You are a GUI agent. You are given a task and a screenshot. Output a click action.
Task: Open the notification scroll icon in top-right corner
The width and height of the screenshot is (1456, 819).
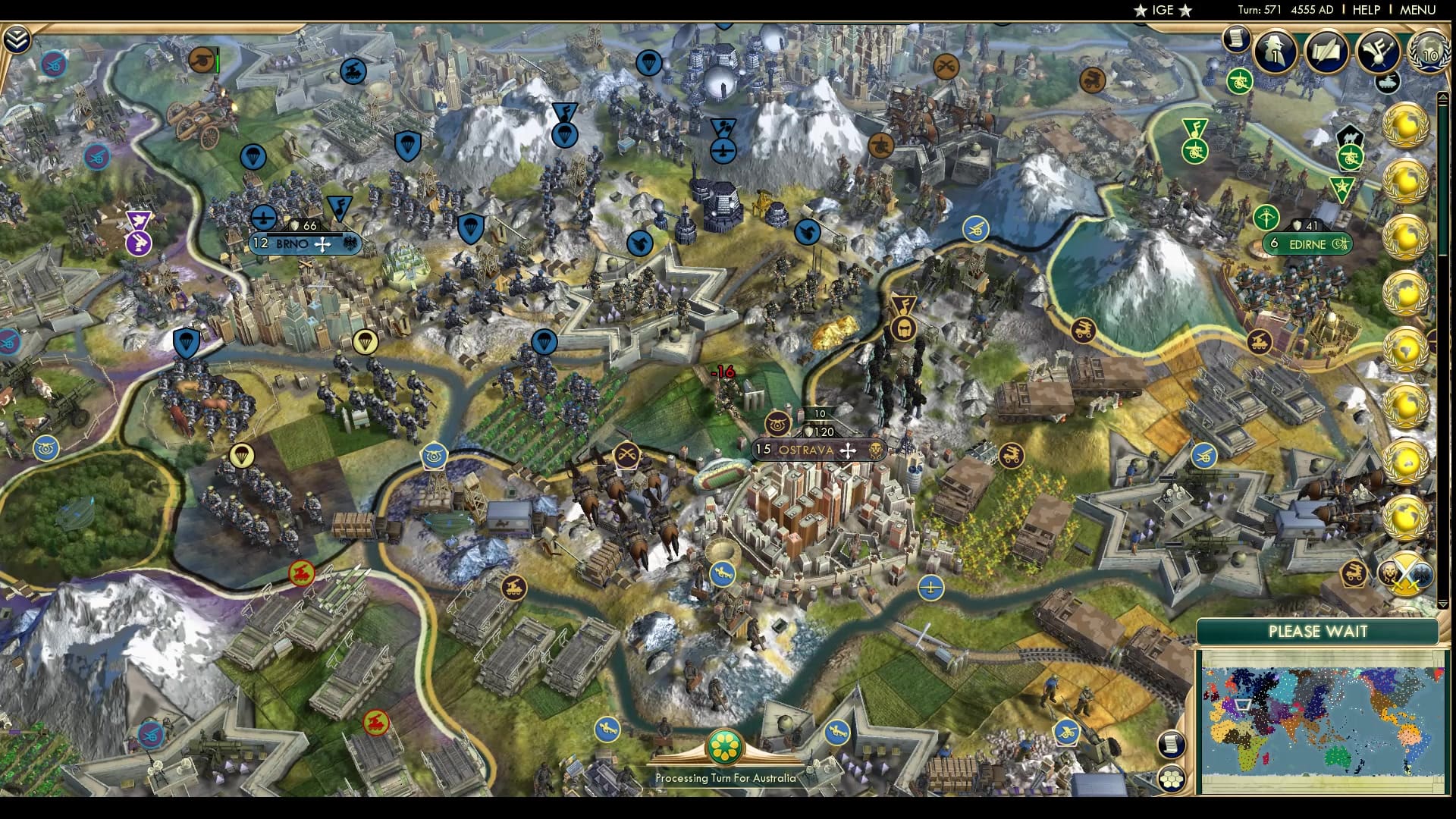[1238, 37]
